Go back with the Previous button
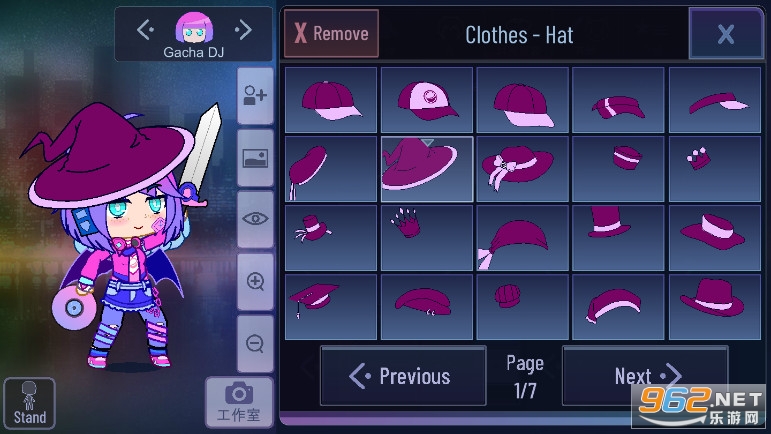771x434 pixels. [402, 376]
